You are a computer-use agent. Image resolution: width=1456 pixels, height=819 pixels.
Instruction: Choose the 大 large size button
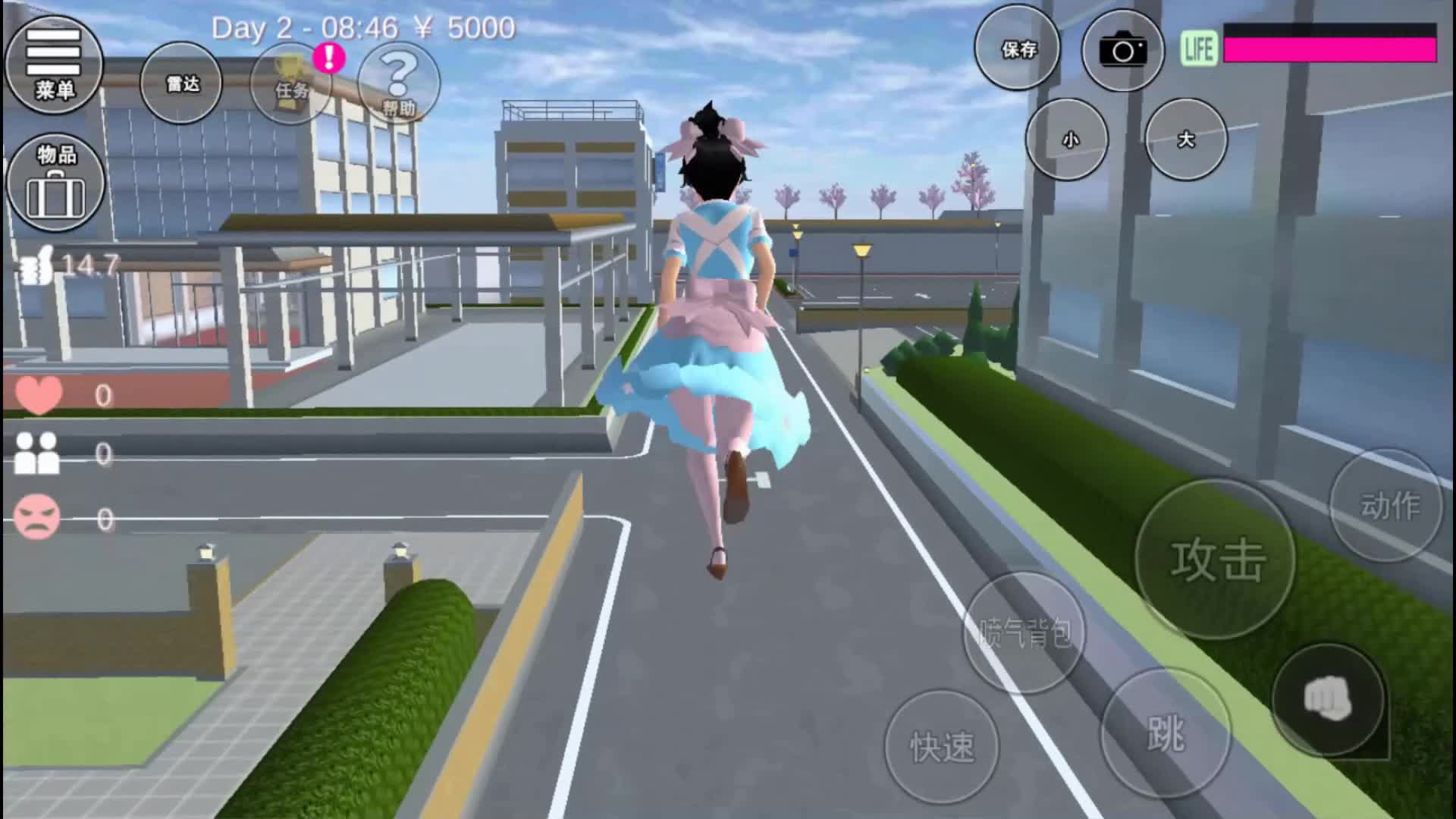click(x=1185, y=140)
